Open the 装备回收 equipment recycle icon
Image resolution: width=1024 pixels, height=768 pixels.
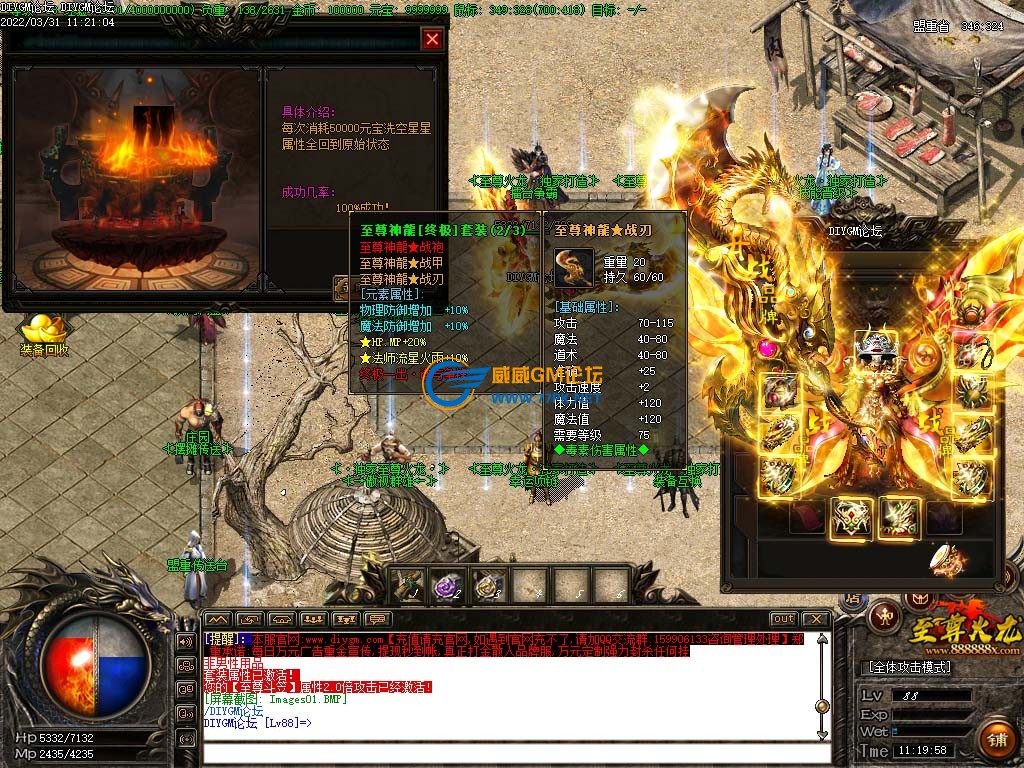click(43, 329)
